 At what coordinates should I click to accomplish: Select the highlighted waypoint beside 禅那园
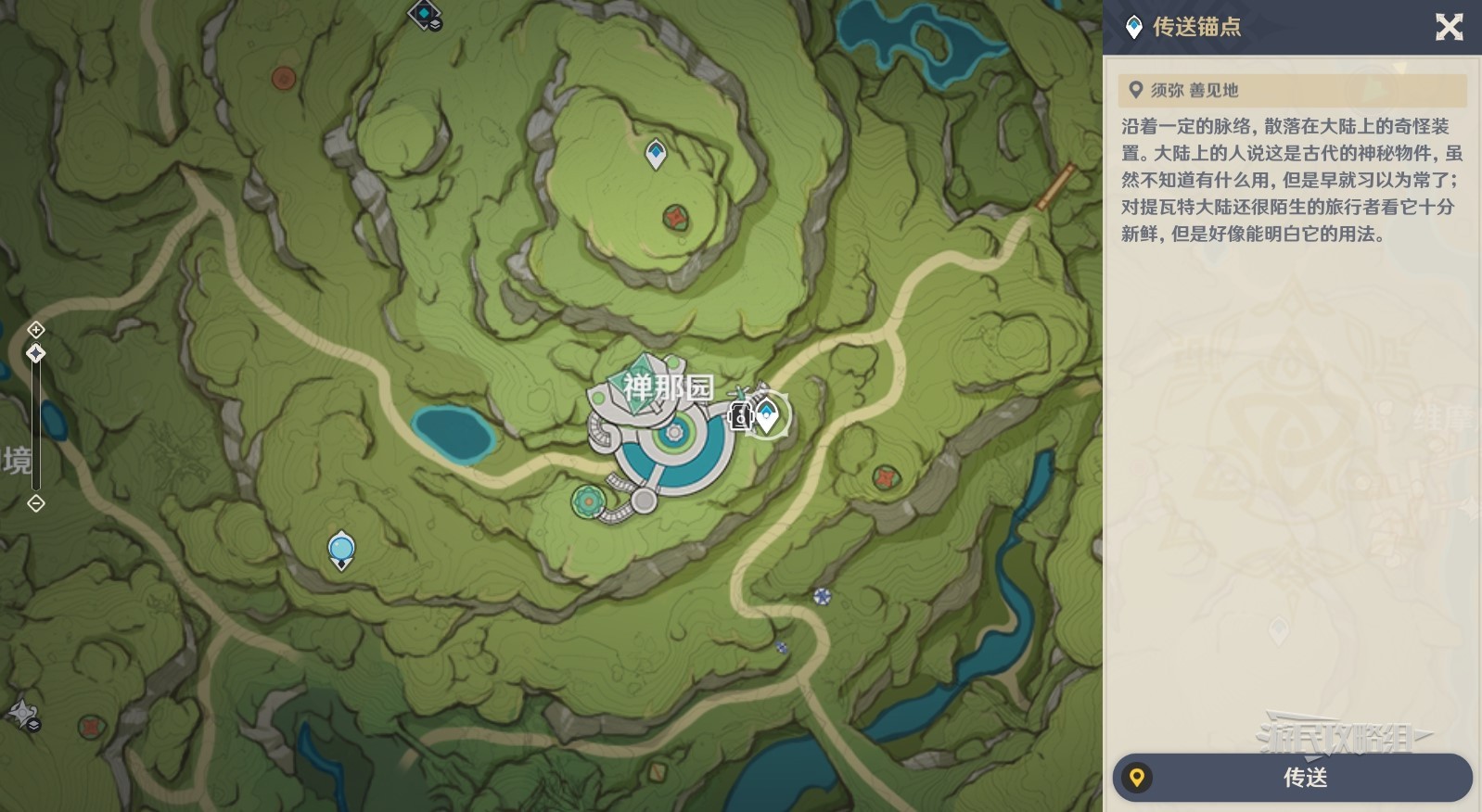(768, 415)
